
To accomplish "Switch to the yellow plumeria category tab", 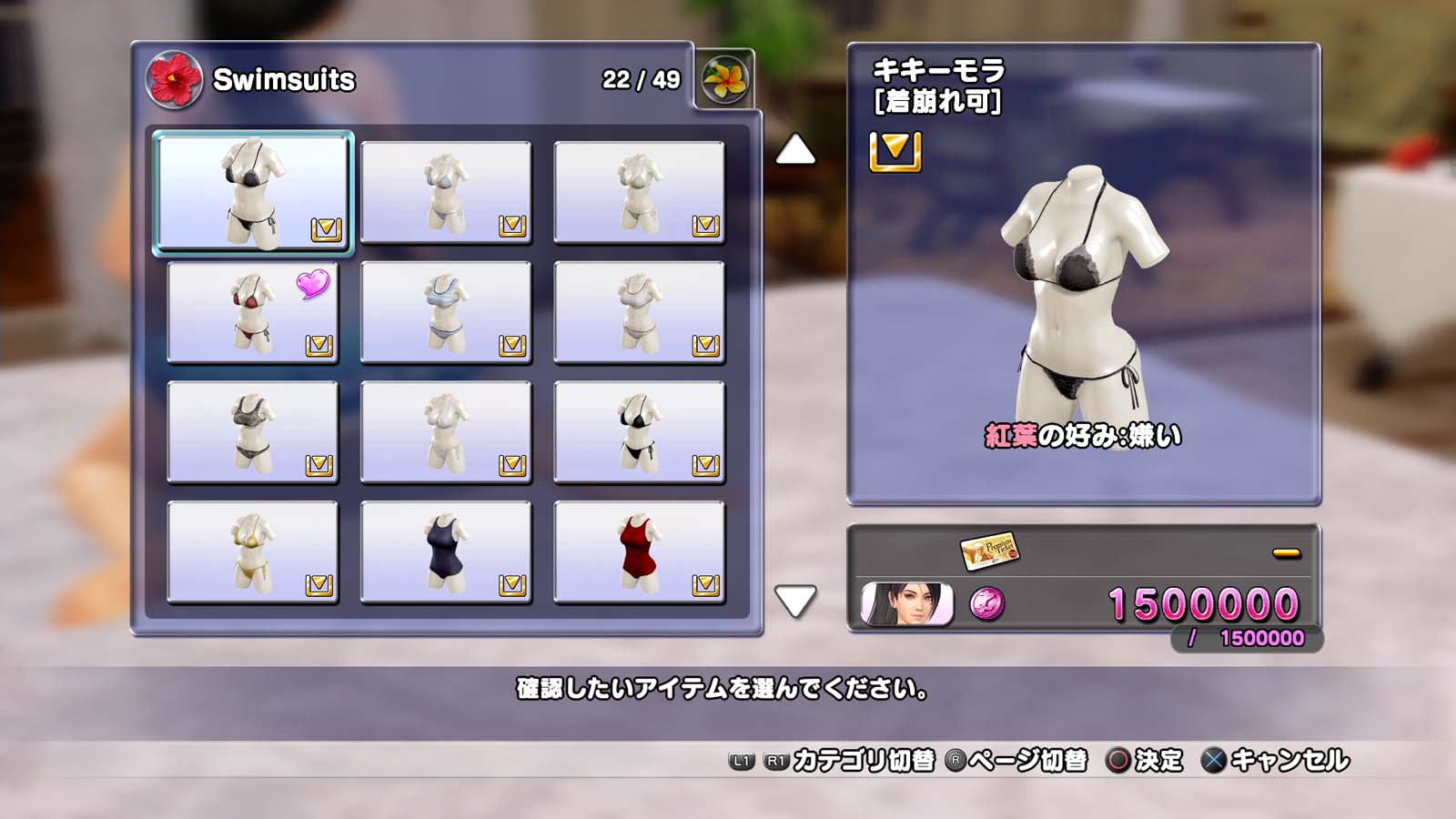I will click(x=724, y=79).
